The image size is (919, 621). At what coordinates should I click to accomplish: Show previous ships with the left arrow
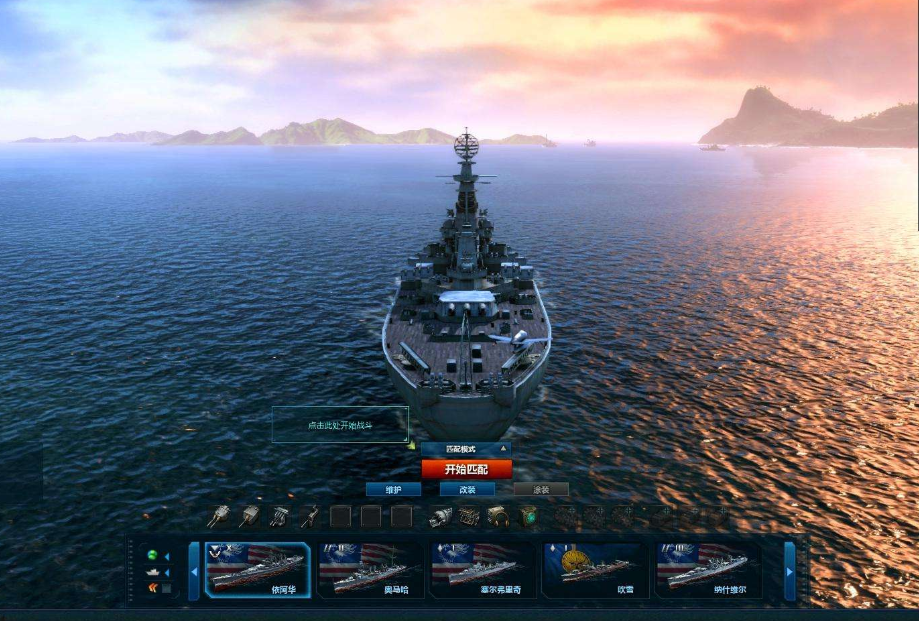(194, 571)
